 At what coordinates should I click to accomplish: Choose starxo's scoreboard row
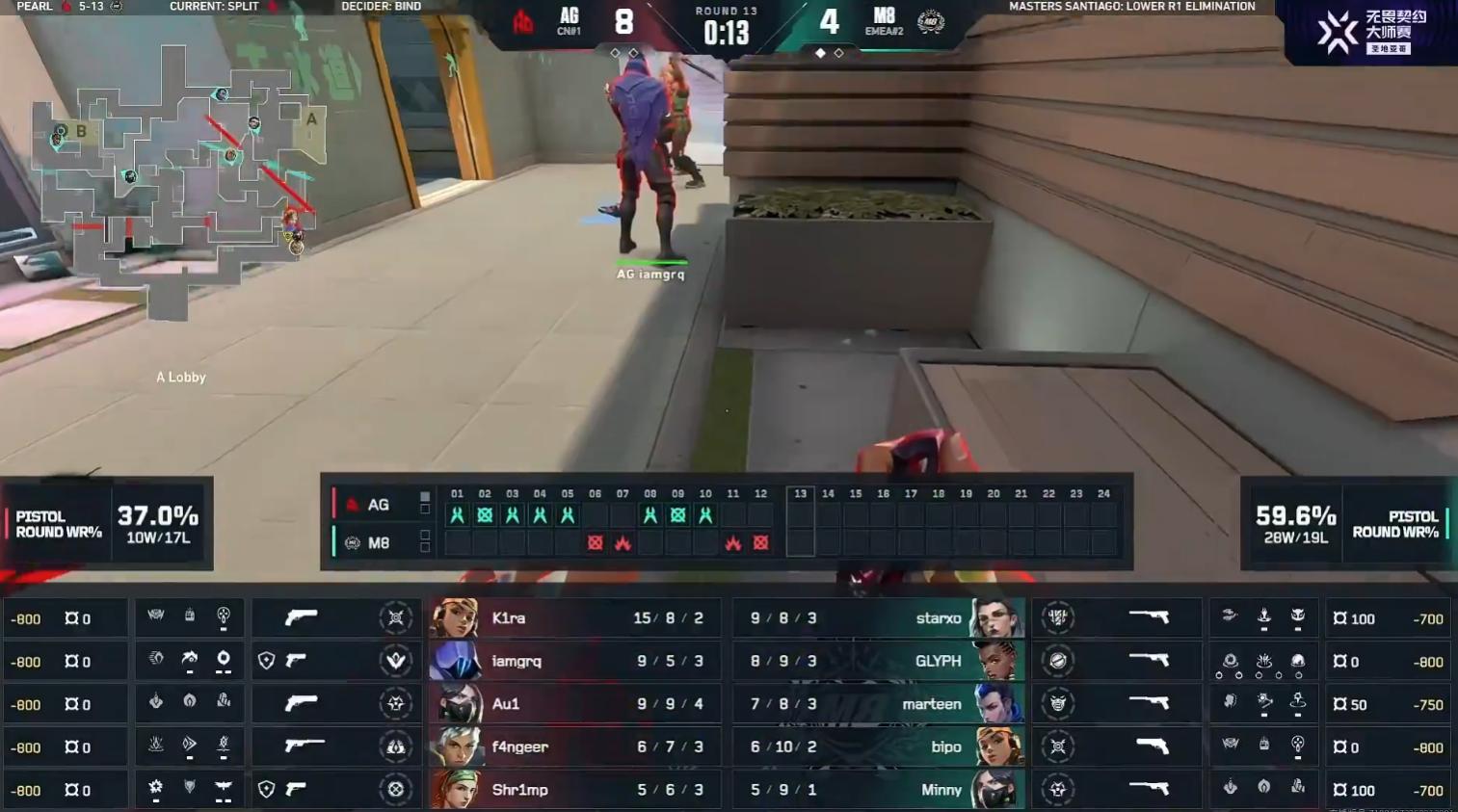(x=877, y=618)
